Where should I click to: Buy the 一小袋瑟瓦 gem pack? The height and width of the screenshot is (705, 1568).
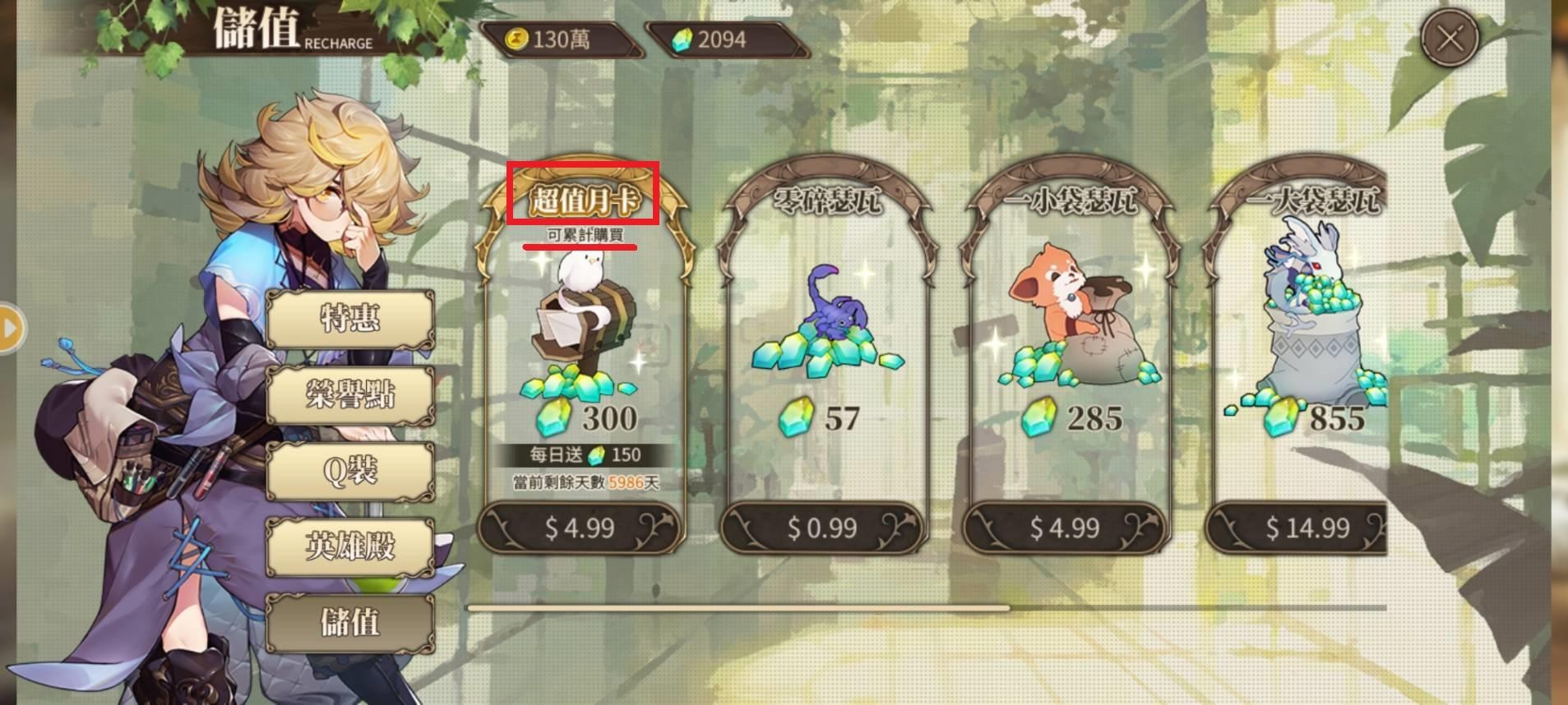(x=1067, y=527)
